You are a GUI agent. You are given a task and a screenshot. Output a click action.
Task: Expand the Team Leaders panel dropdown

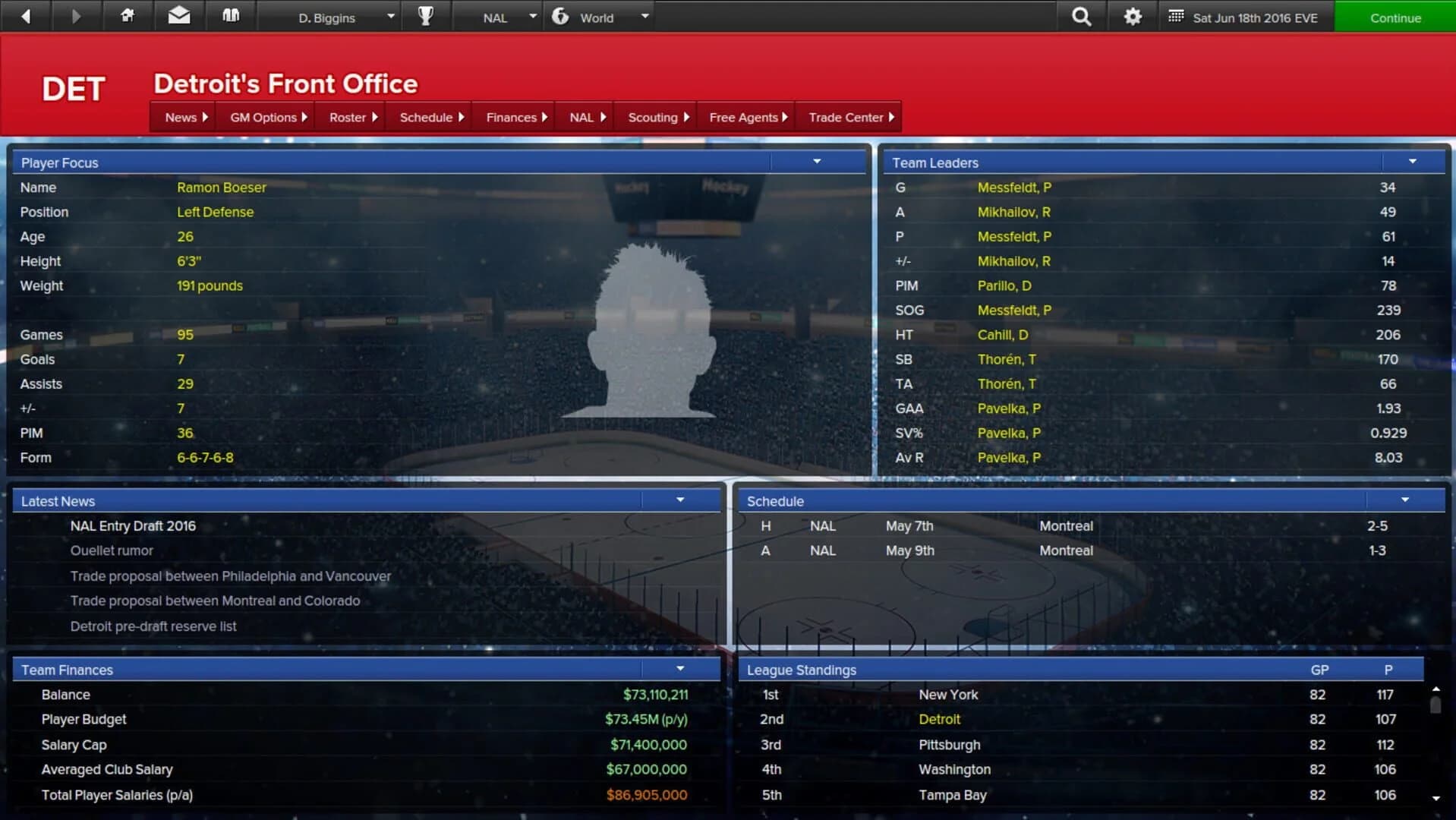tap(1412, 161)
